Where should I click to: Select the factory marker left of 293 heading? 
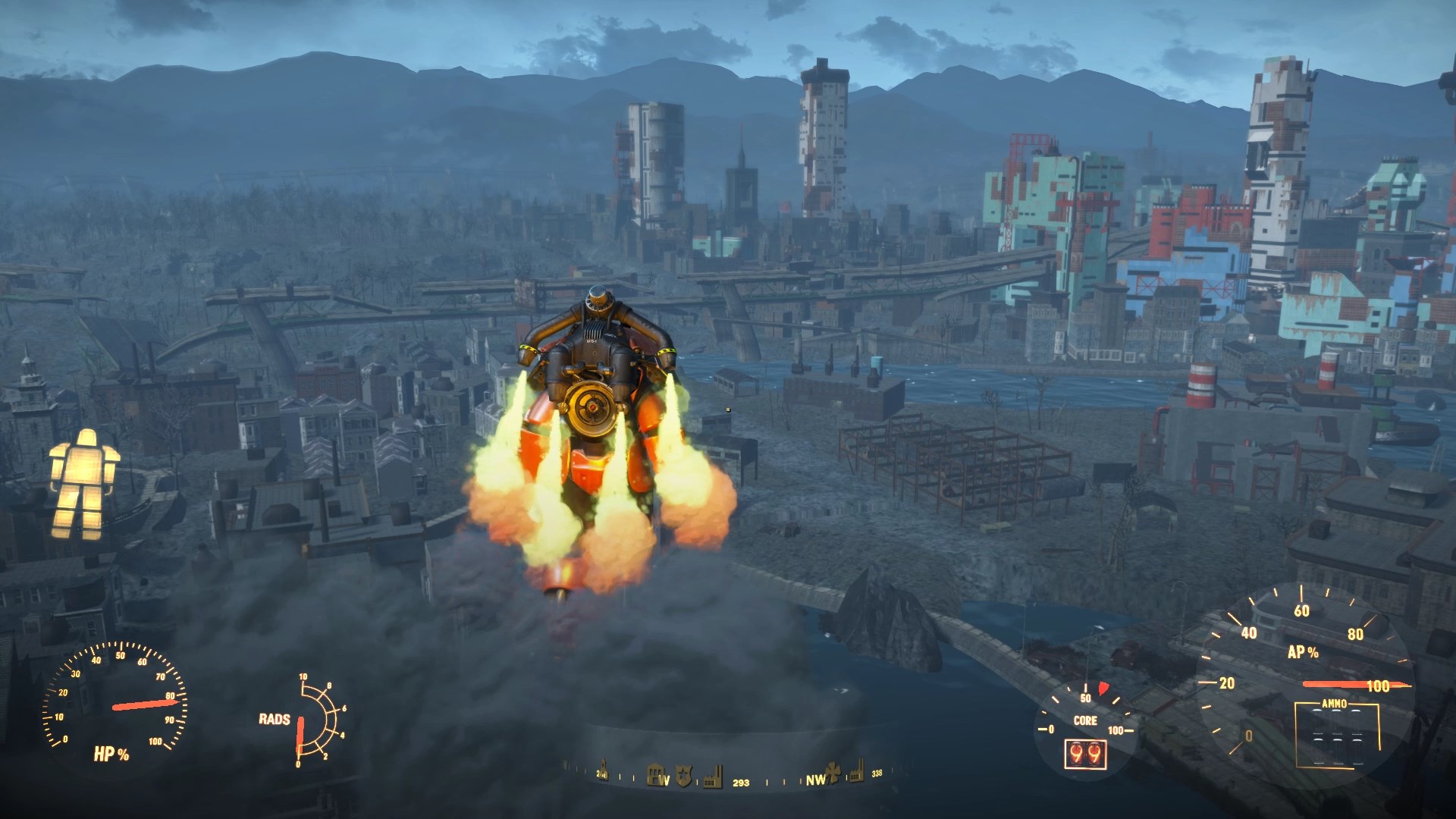click(713, 777)
